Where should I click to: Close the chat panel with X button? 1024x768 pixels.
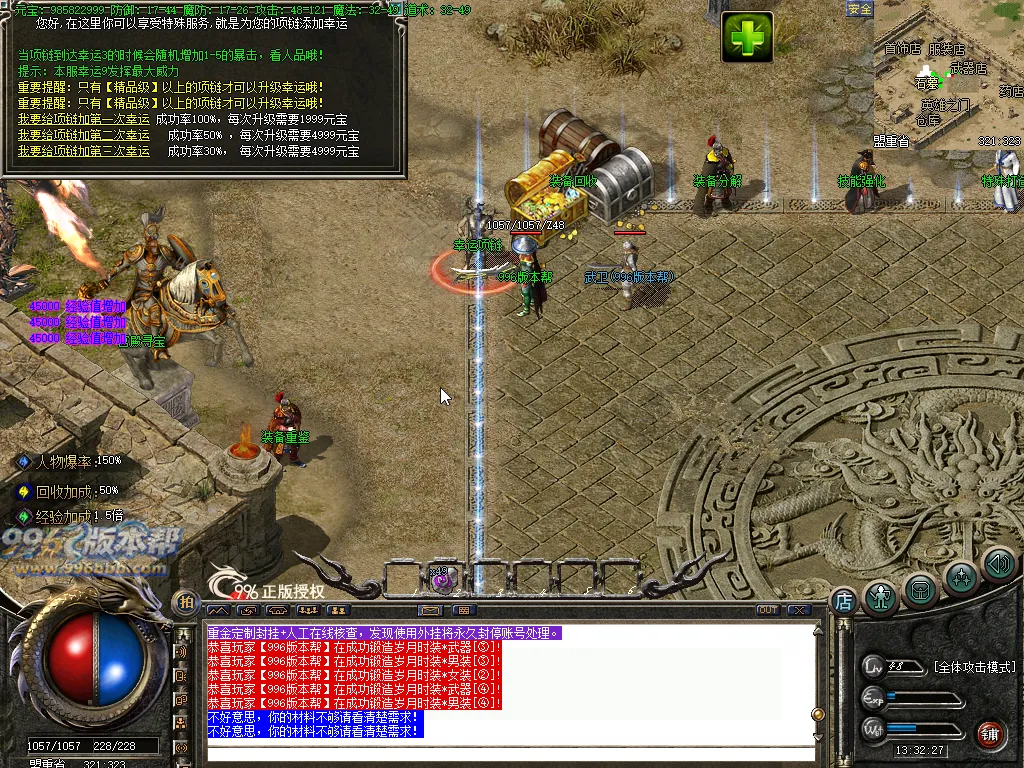pyautogui.click(x=798, y=610)
